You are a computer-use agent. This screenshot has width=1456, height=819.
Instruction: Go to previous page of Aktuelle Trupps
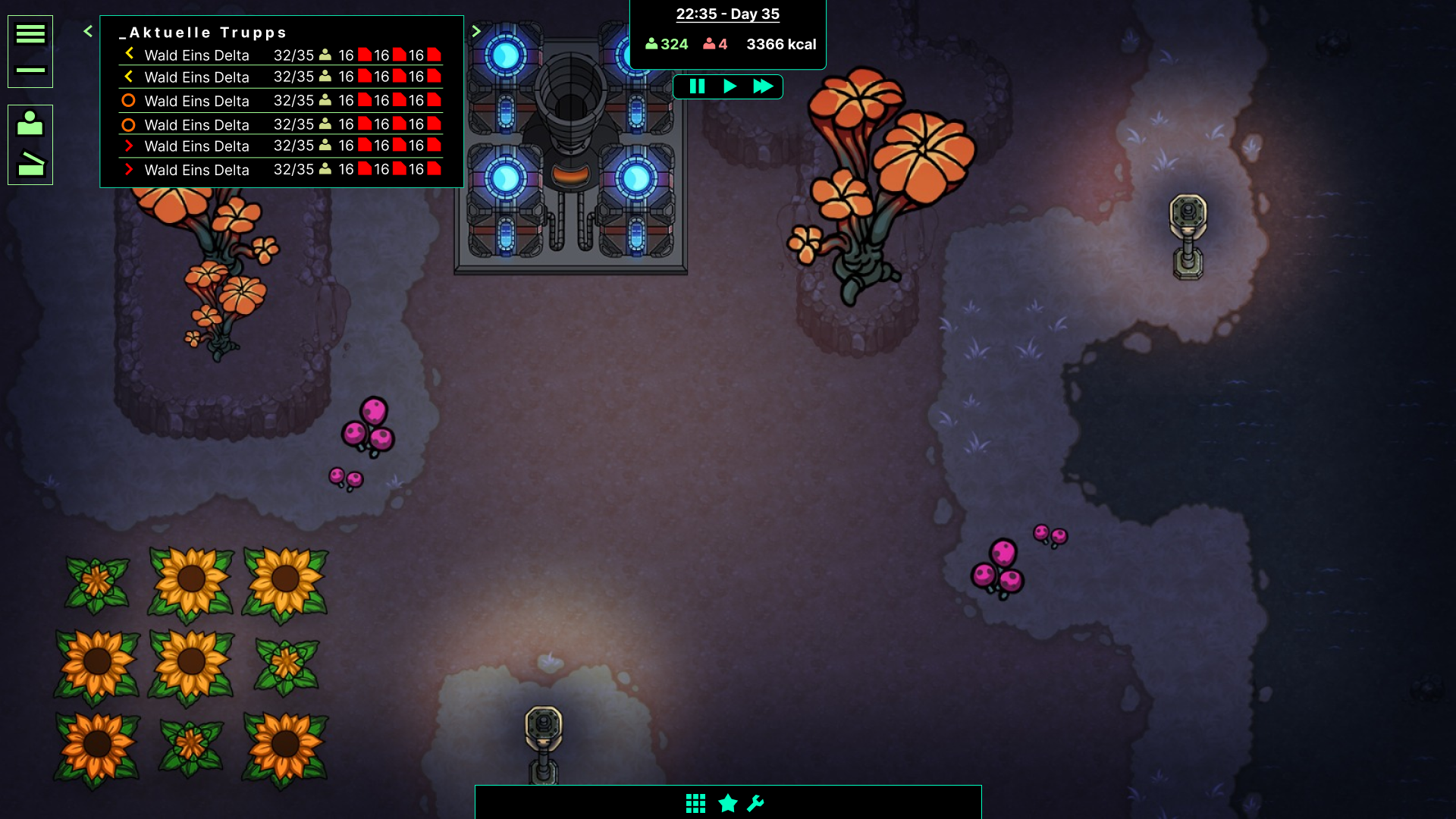pos(88,31)
